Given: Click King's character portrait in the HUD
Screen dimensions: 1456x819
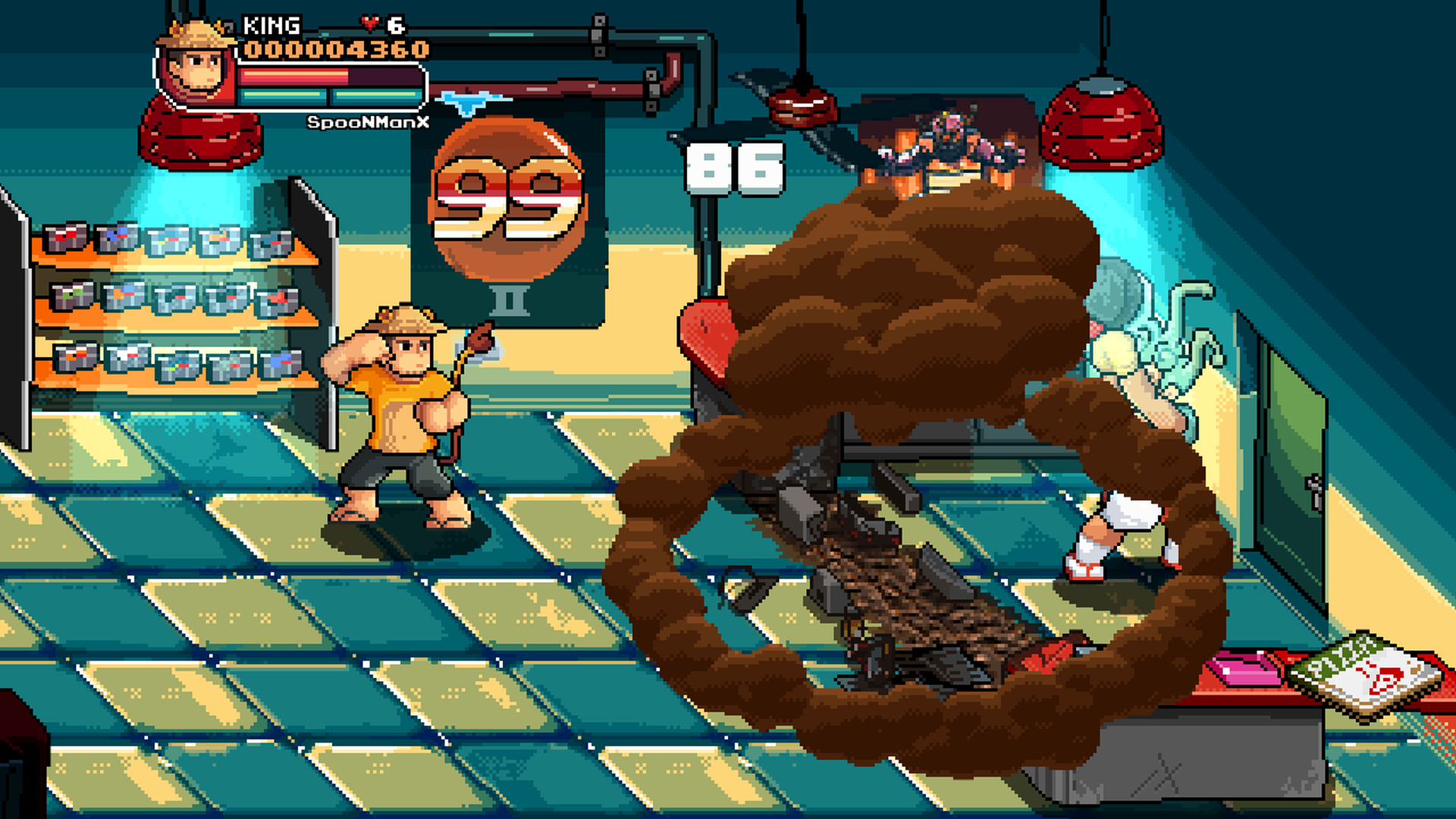Looking at the screenshot, I should (x=196, y=64).
